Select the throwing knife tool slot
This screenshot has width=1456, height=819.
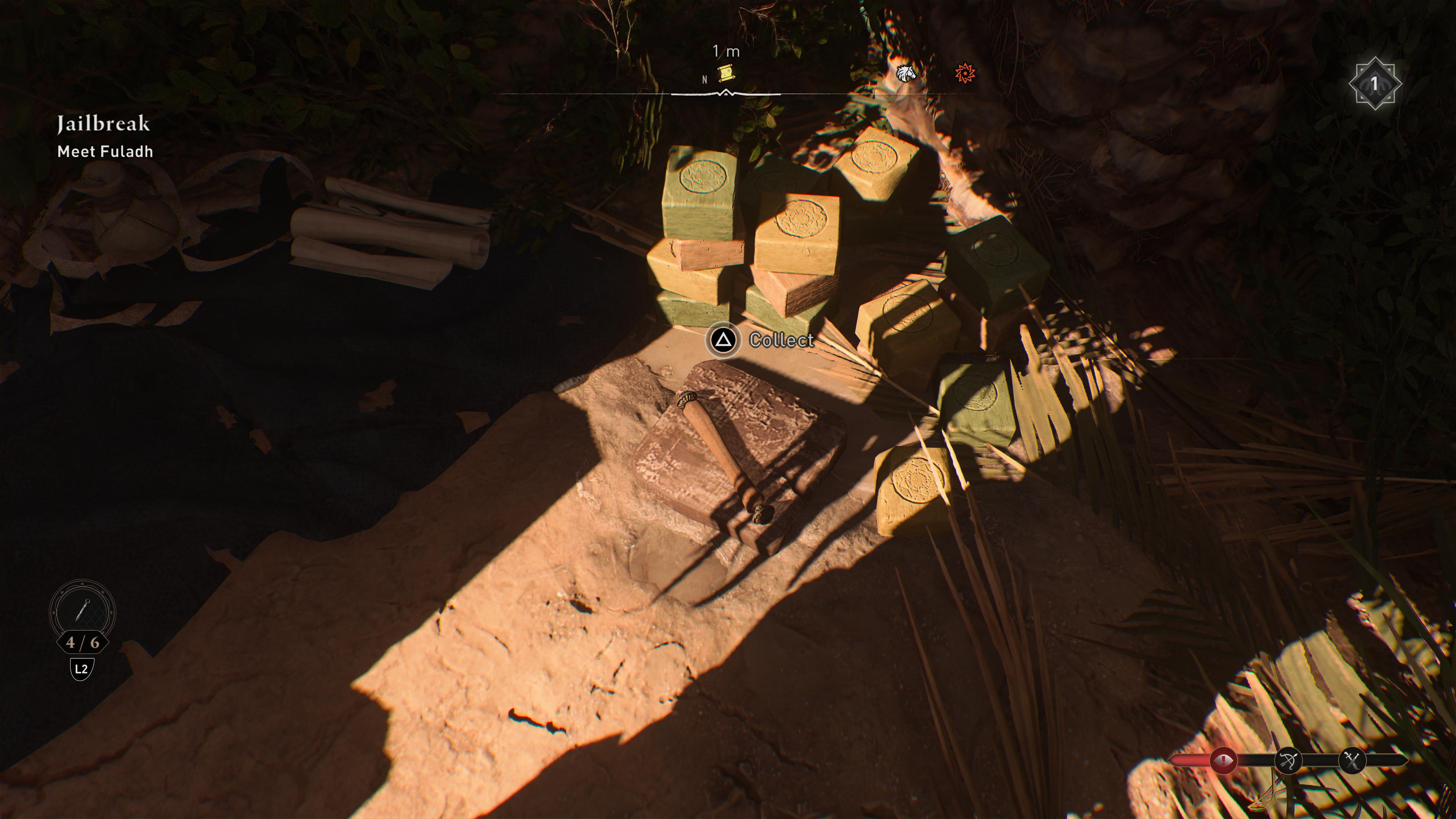83,611
